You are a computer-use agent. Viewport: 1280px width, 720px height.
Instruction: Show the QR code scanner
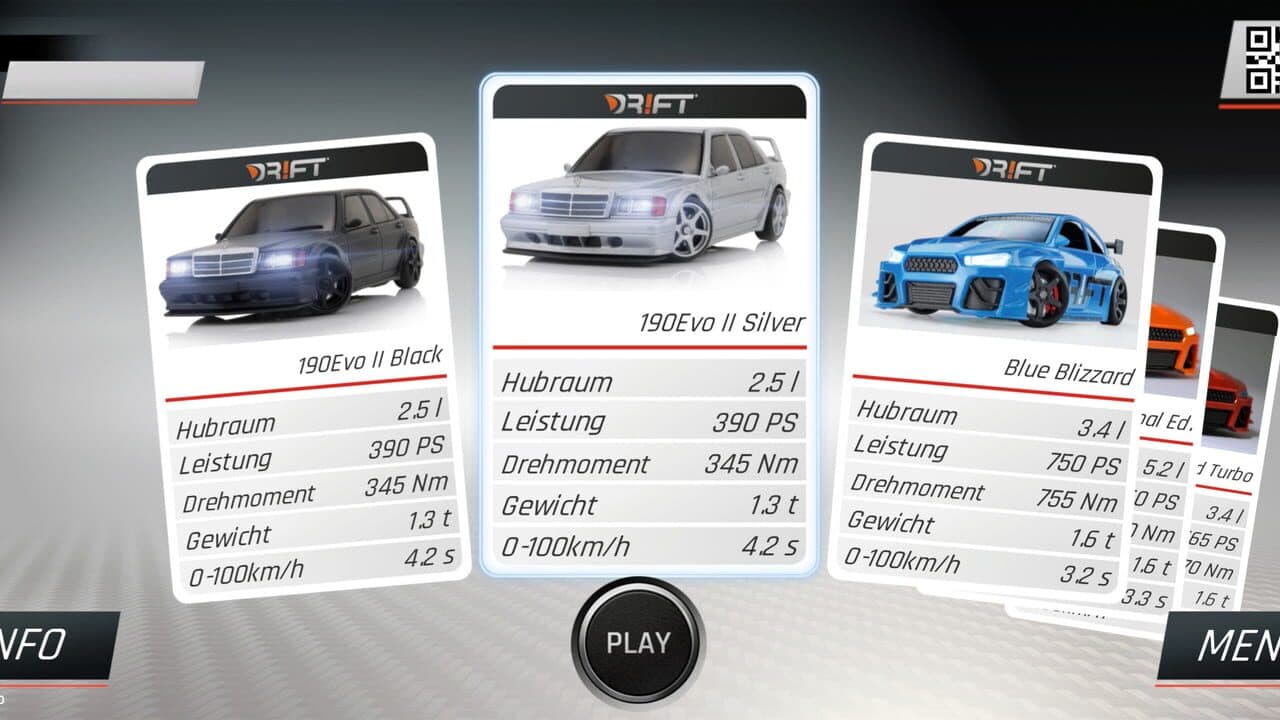tap(1258, 60)
